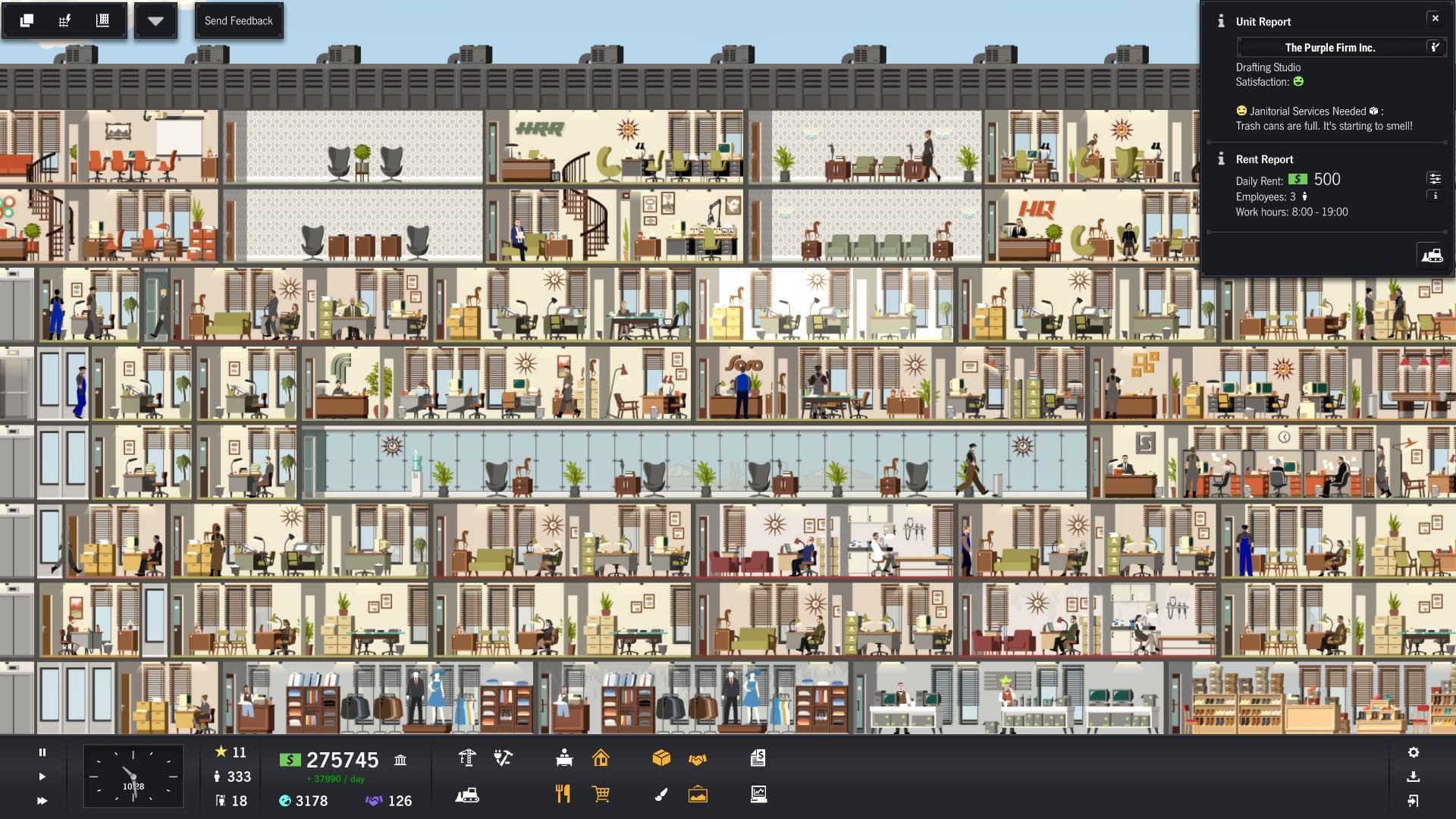Open the reports graph panel
1456x819 pixels.
pyautogui.click(x=759, y=795)
